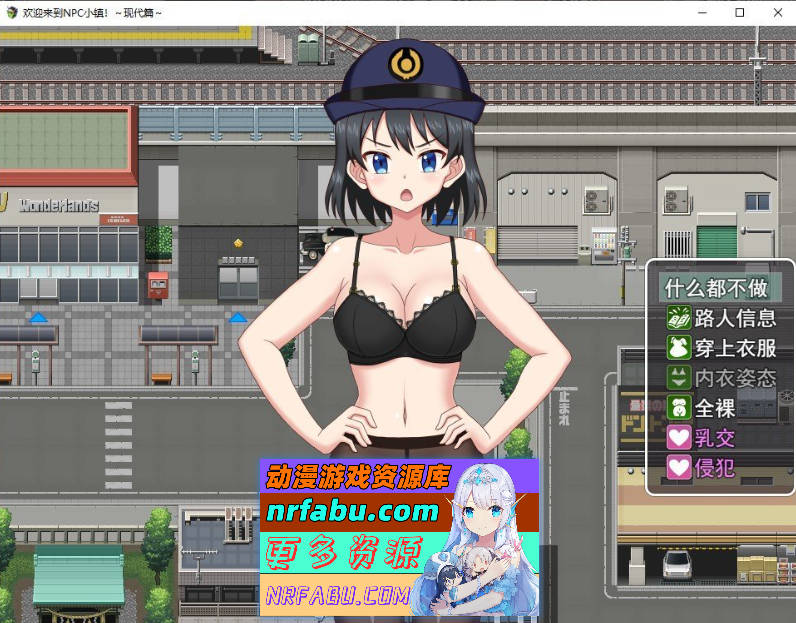Choose the 什么都不做 menu option
Screen dimensions: 796x623
[x=716, y=288]
